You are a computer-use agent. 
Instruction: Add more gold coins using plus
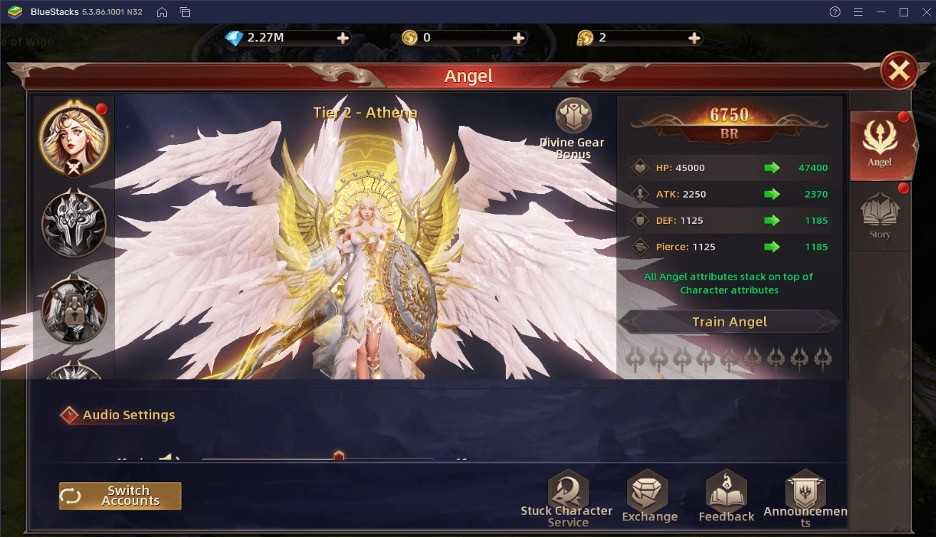click(518, 38)
